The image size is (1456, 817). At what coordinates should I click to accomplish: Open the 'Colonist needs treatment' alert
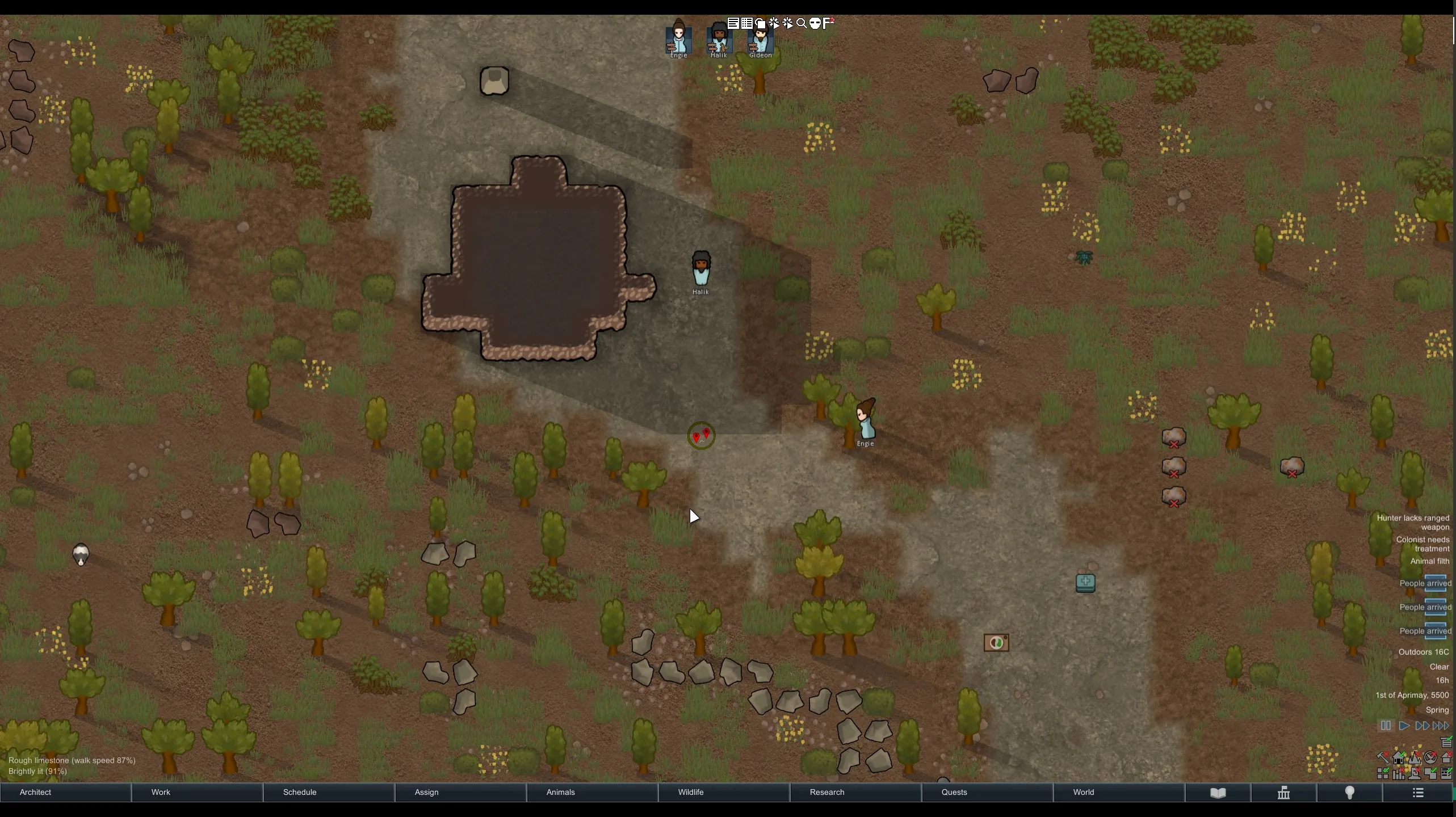click(x=1423, y=544)
